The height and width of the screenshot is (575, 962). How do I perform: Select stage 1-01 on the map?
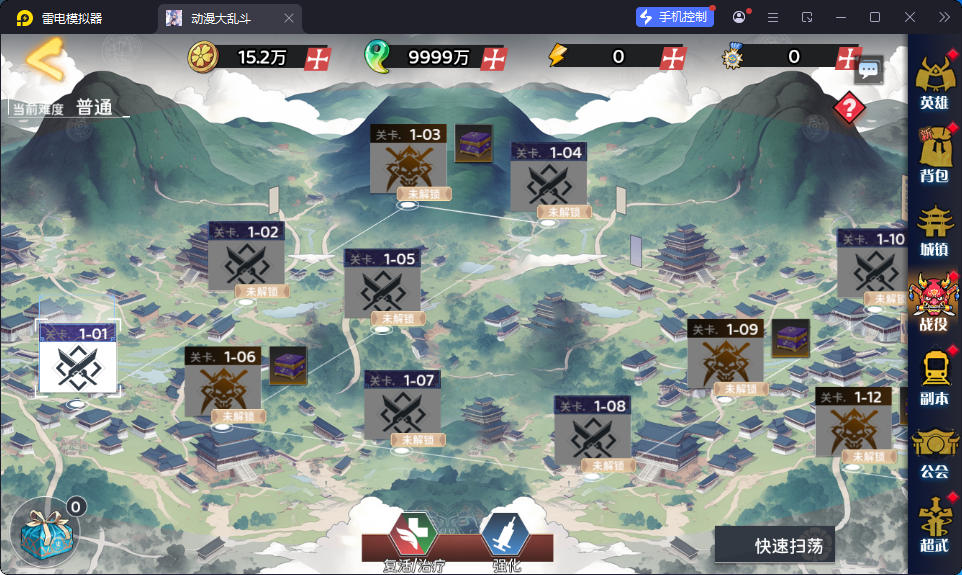(78, 360)
